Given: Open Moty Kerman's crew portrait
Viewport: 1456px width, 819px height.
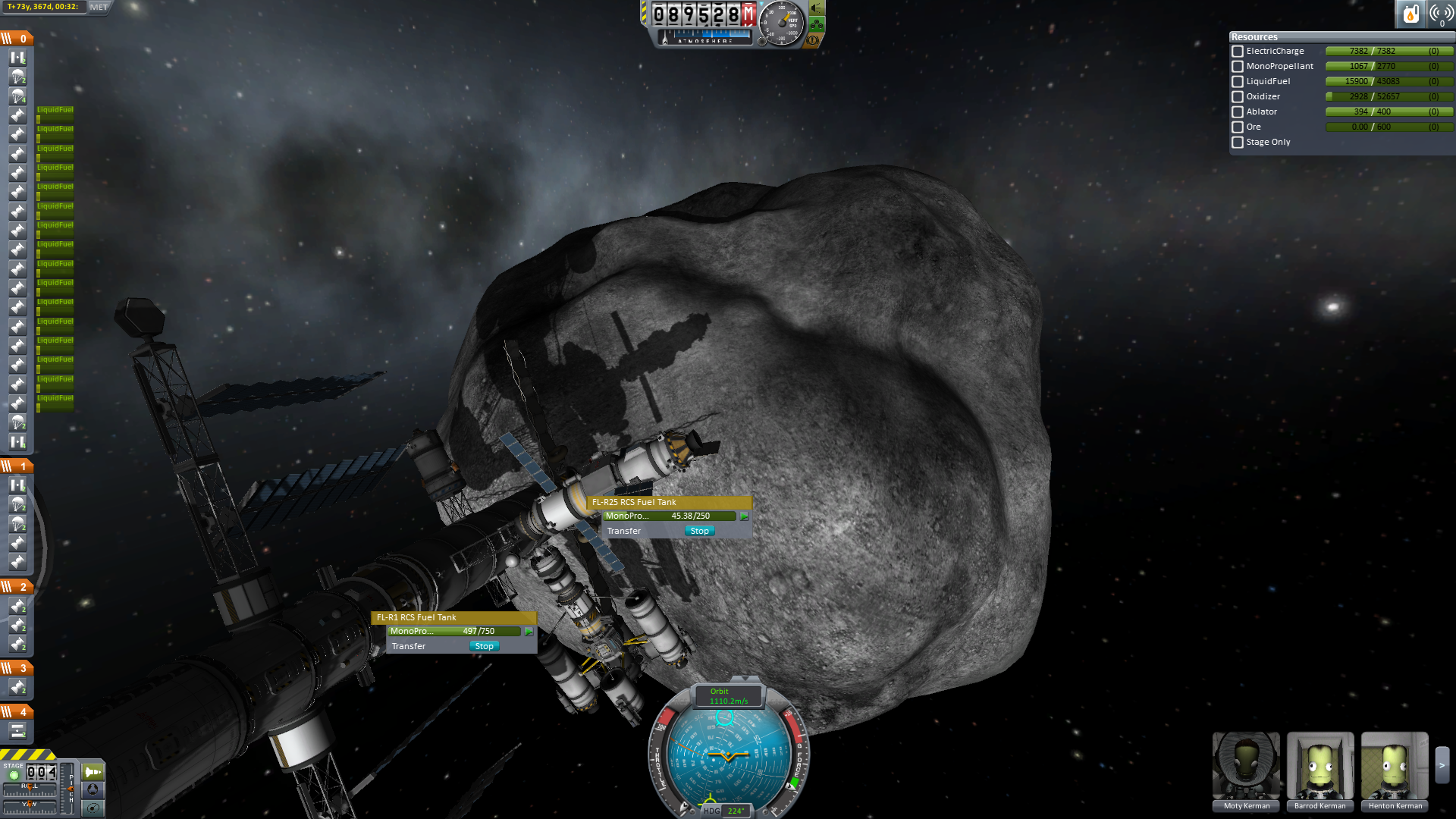Looking at the screenshot, I should [1246, 766].
